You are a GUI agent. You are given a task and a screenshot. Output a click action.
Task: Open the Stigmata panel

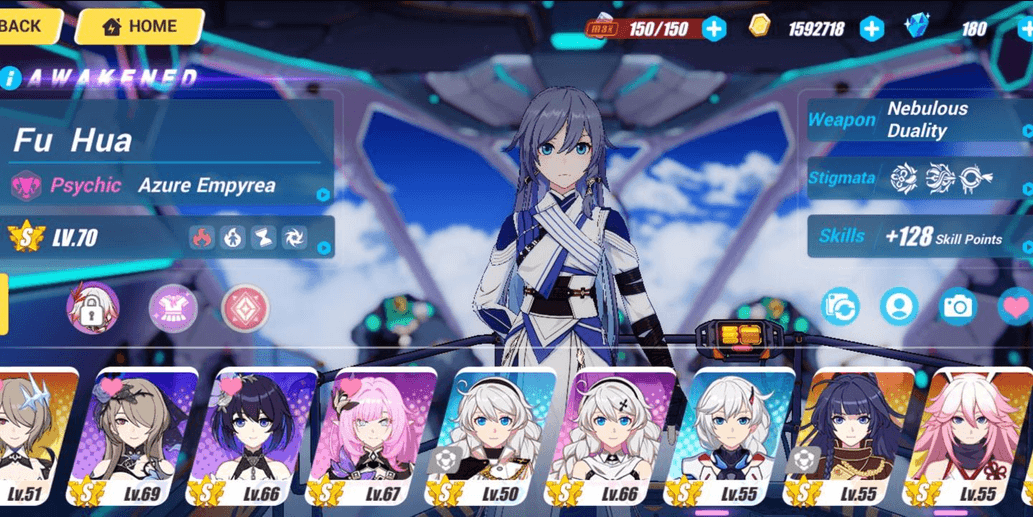[918, 179]
